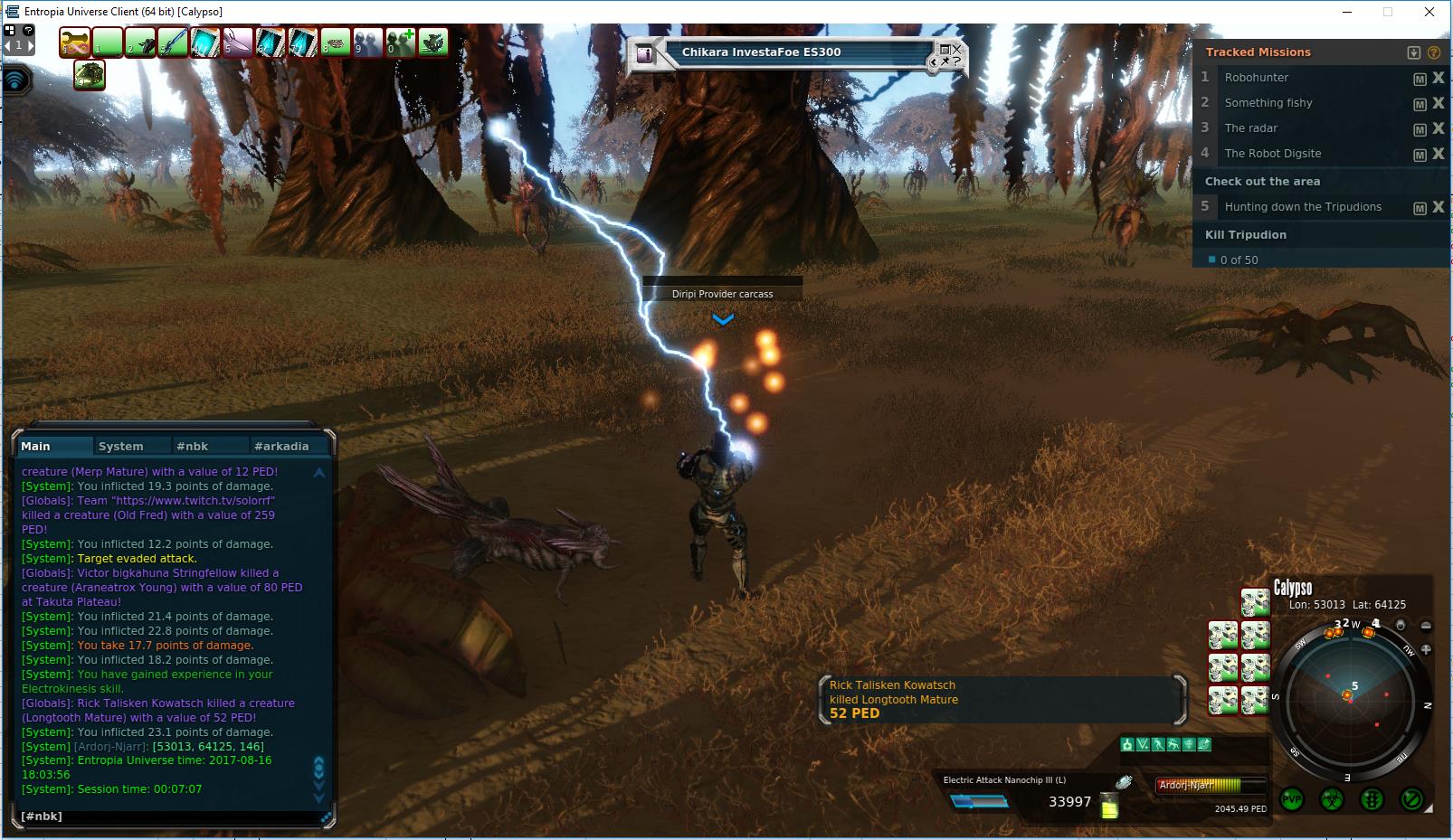
Task: Zoom out the radar with minus button
Action: point(1427,626)
